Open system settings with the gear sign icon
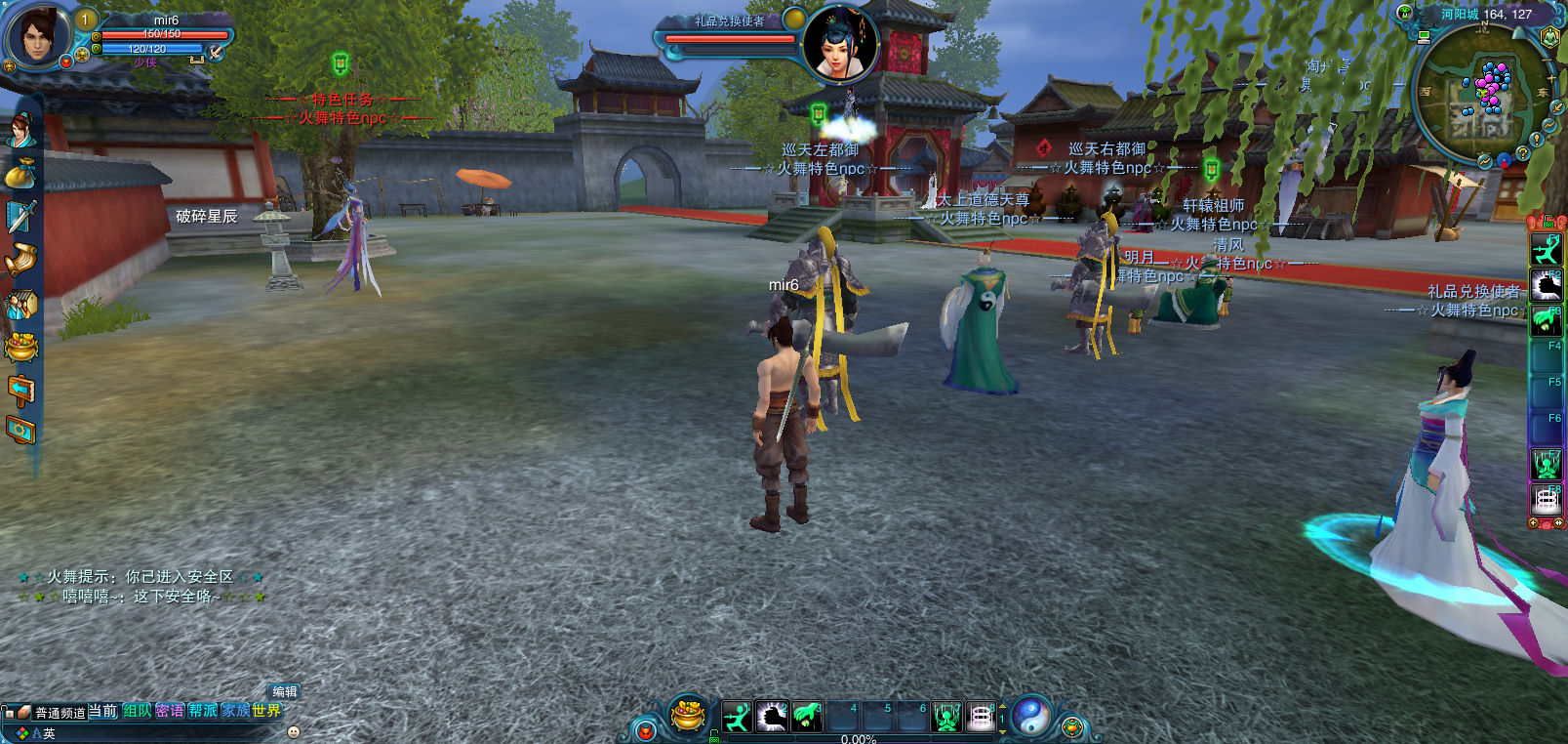Screen dimensions: 1568x744 tap(21, 430)
